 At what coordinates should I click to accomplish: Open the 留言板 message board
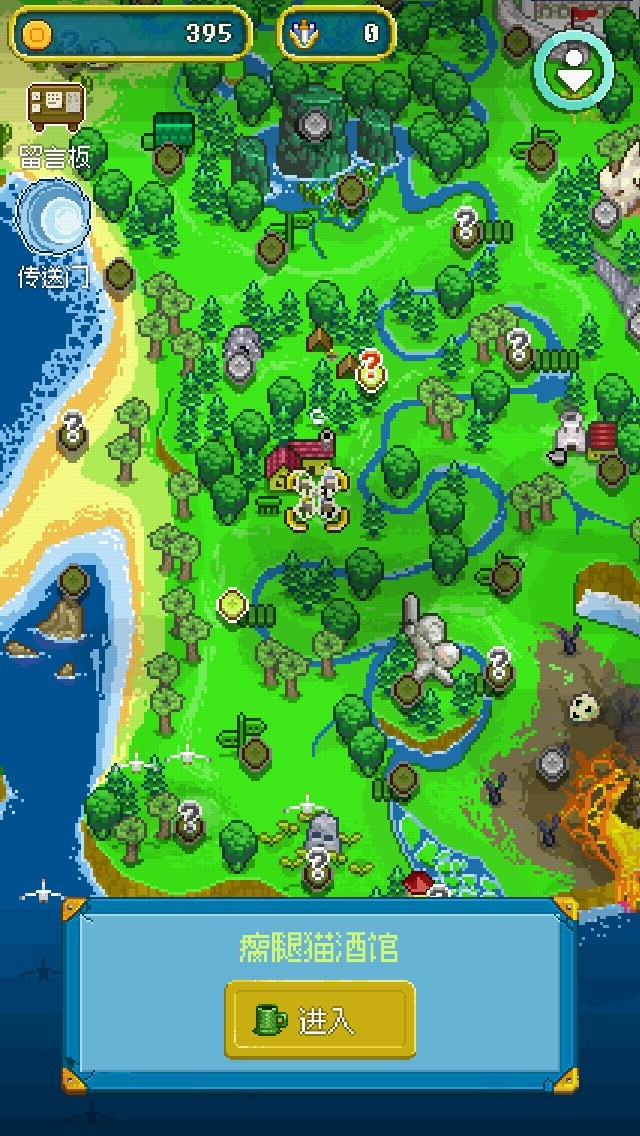click(56, 109)
